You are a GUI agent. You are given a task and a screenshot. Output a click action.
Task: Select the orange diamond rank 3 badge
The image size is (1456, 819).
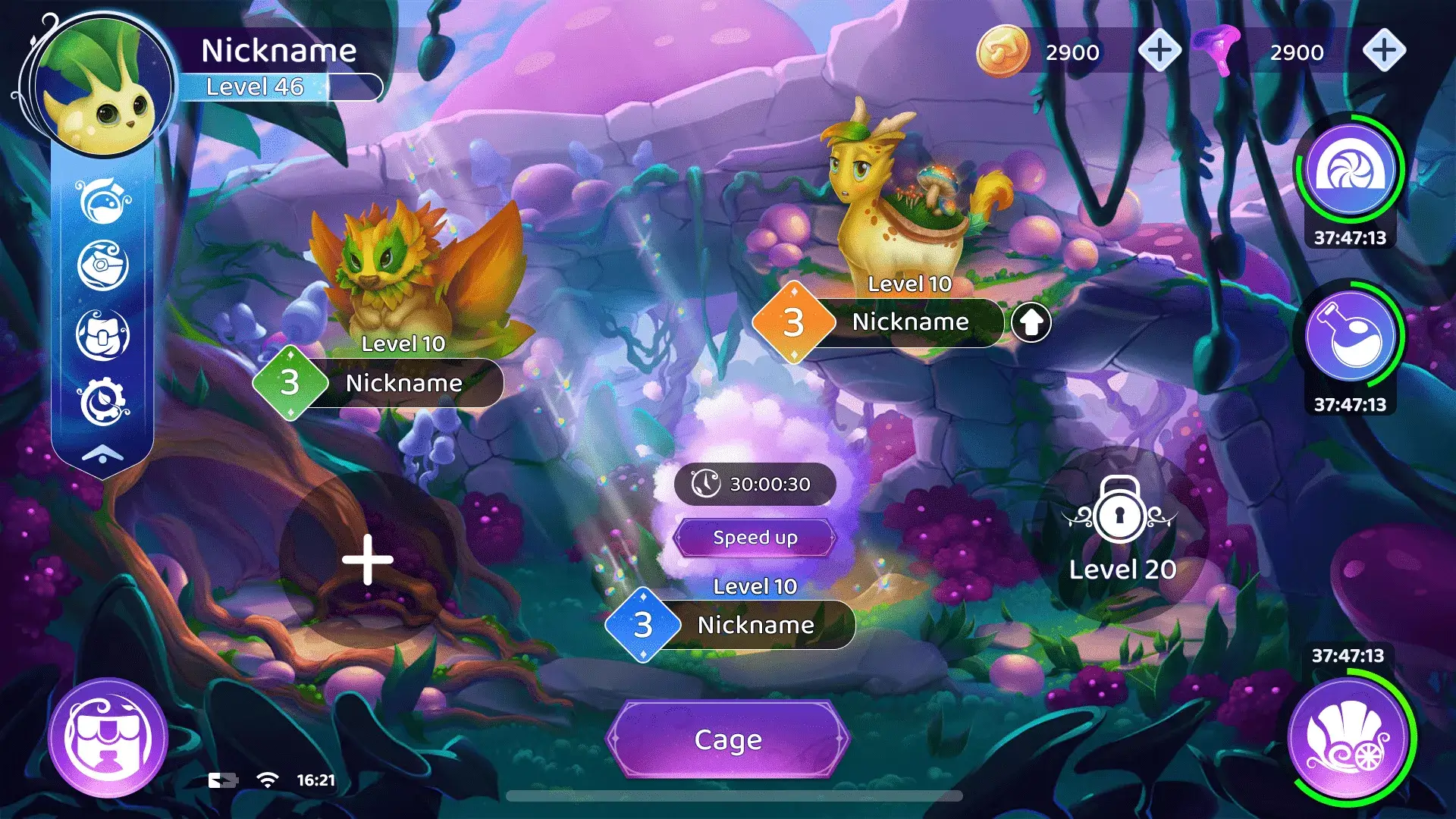click(793, 322)
